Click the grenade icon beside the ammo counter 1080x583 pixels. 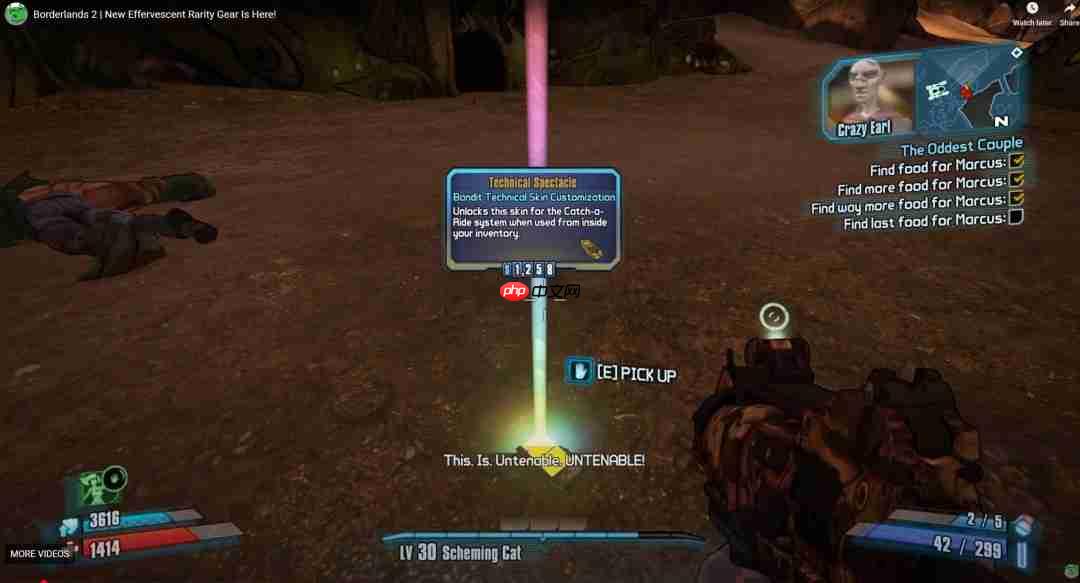1022,524
